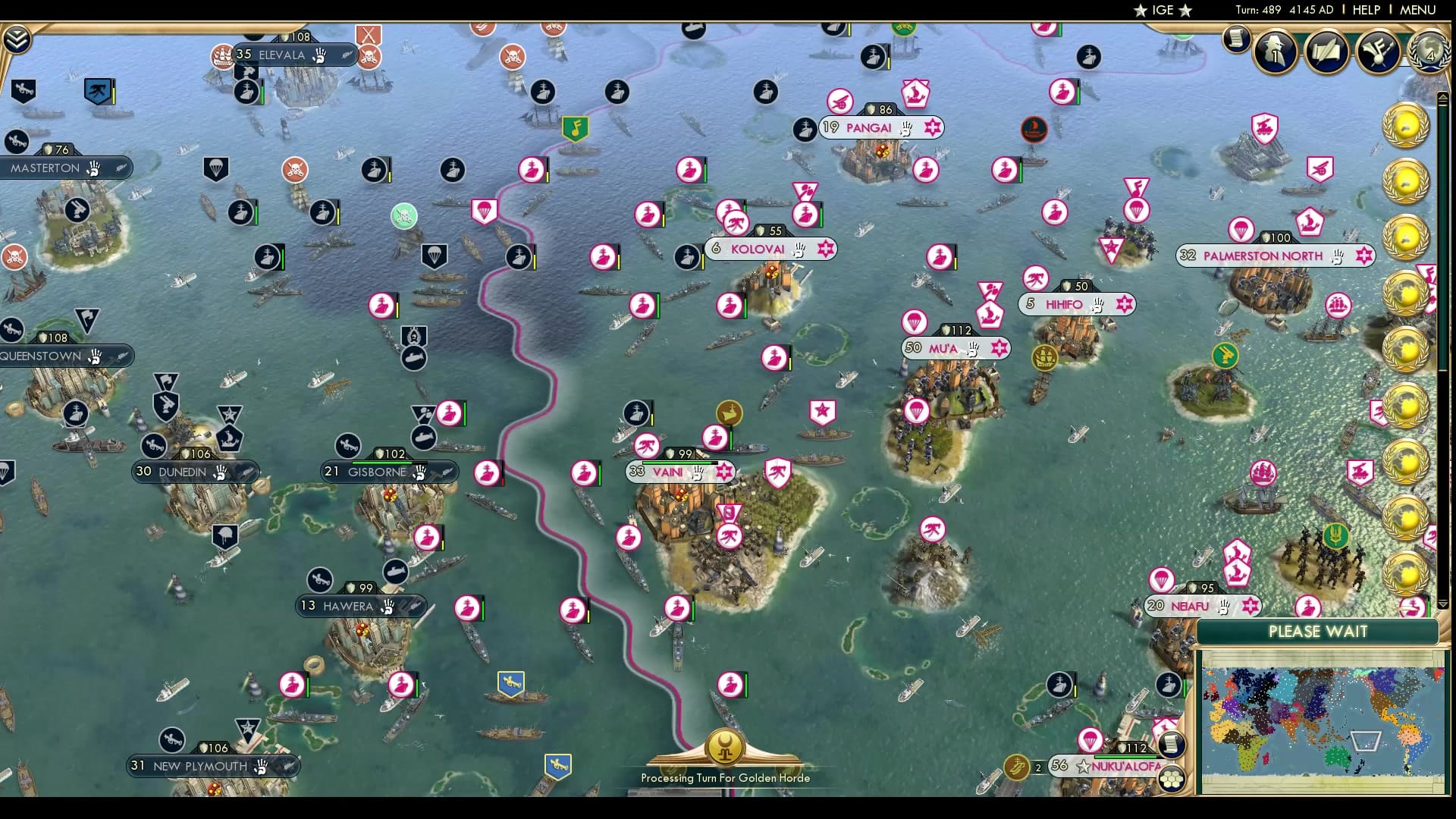Click the red galleon icon near Pangai

[1034, 130]
